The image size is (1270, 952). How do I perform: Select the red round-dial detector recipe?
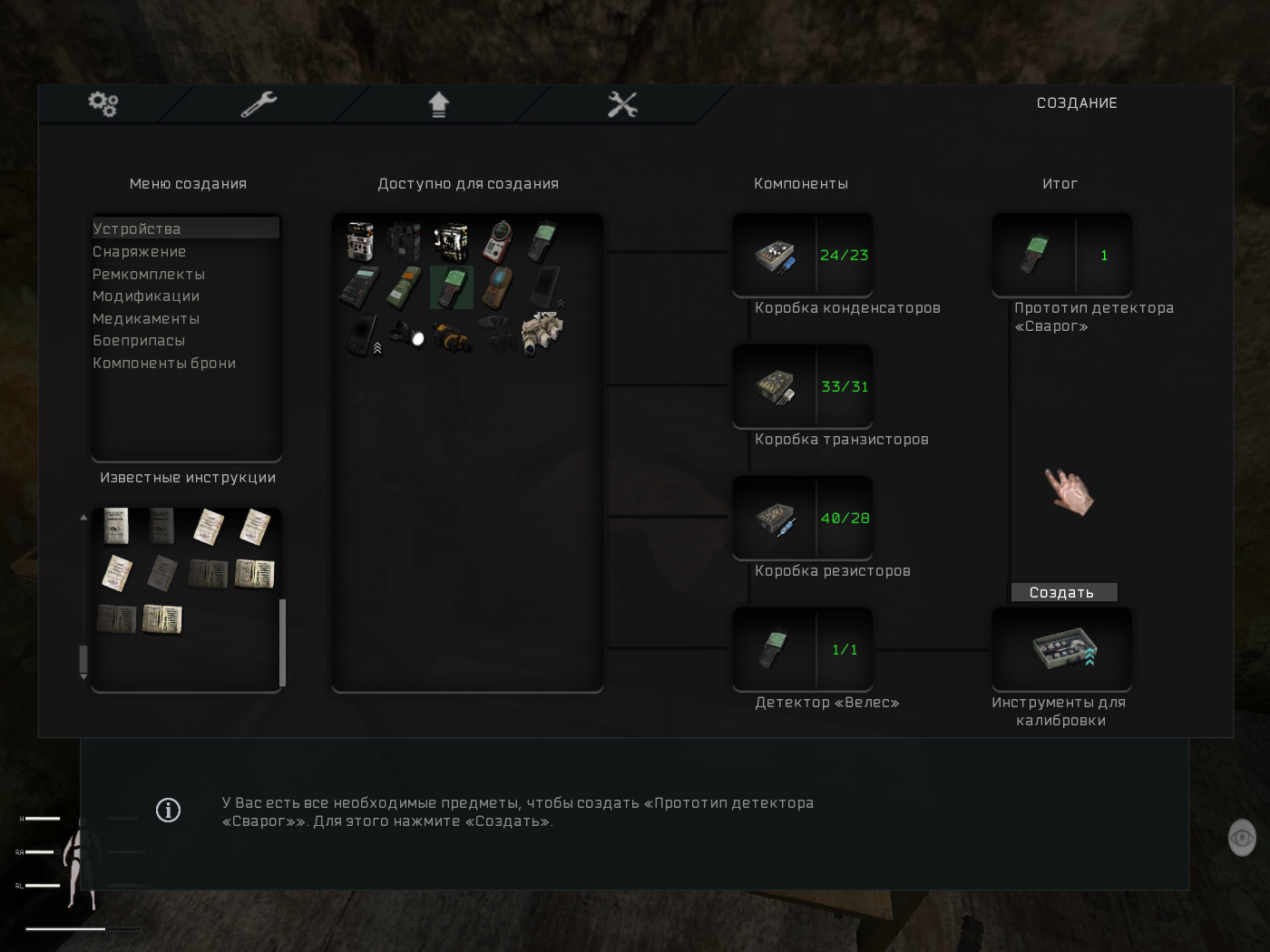(497, 241)
